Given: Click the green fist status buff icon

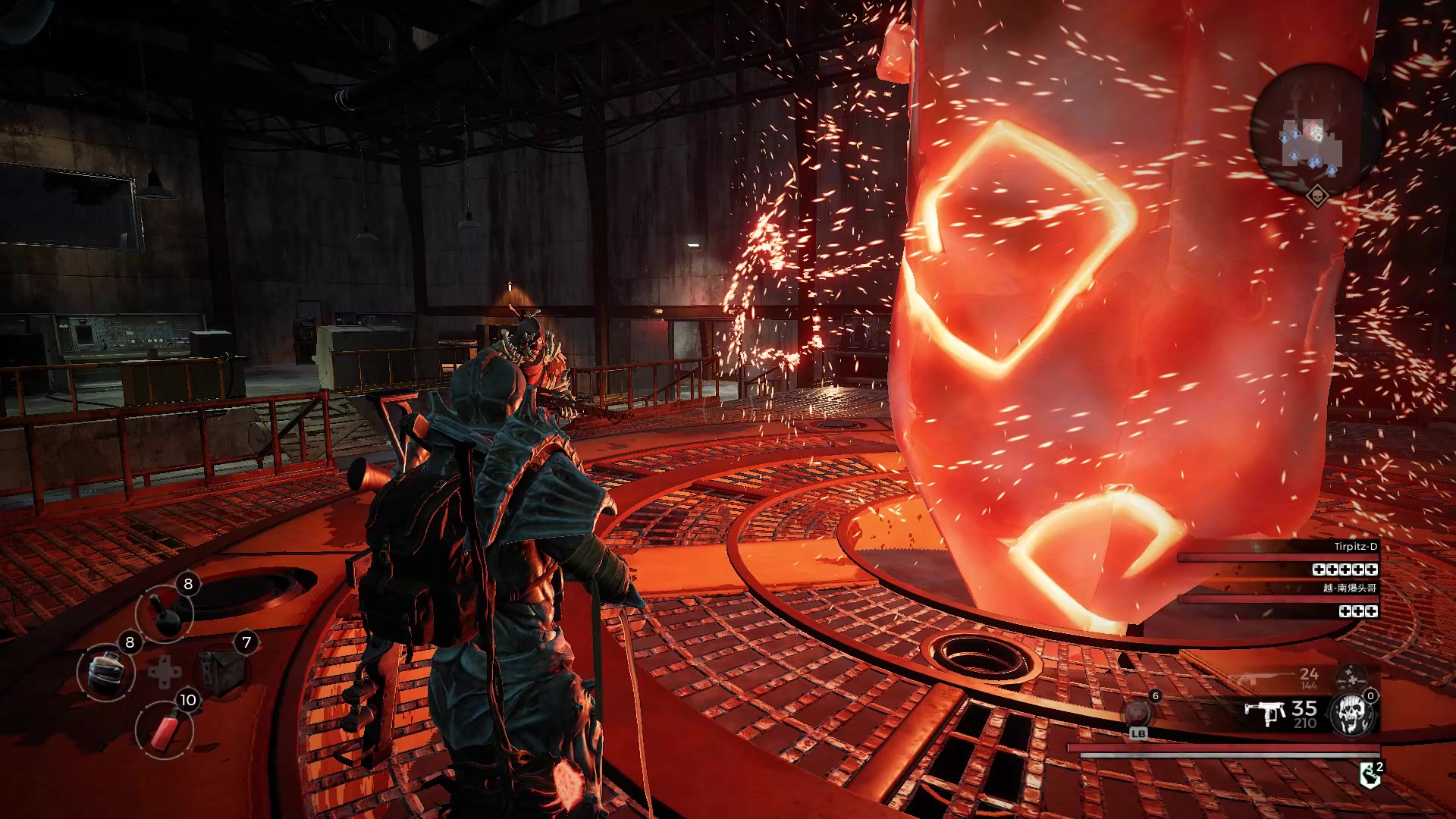Looking at the screenshot, I should tap(1370, 775).
